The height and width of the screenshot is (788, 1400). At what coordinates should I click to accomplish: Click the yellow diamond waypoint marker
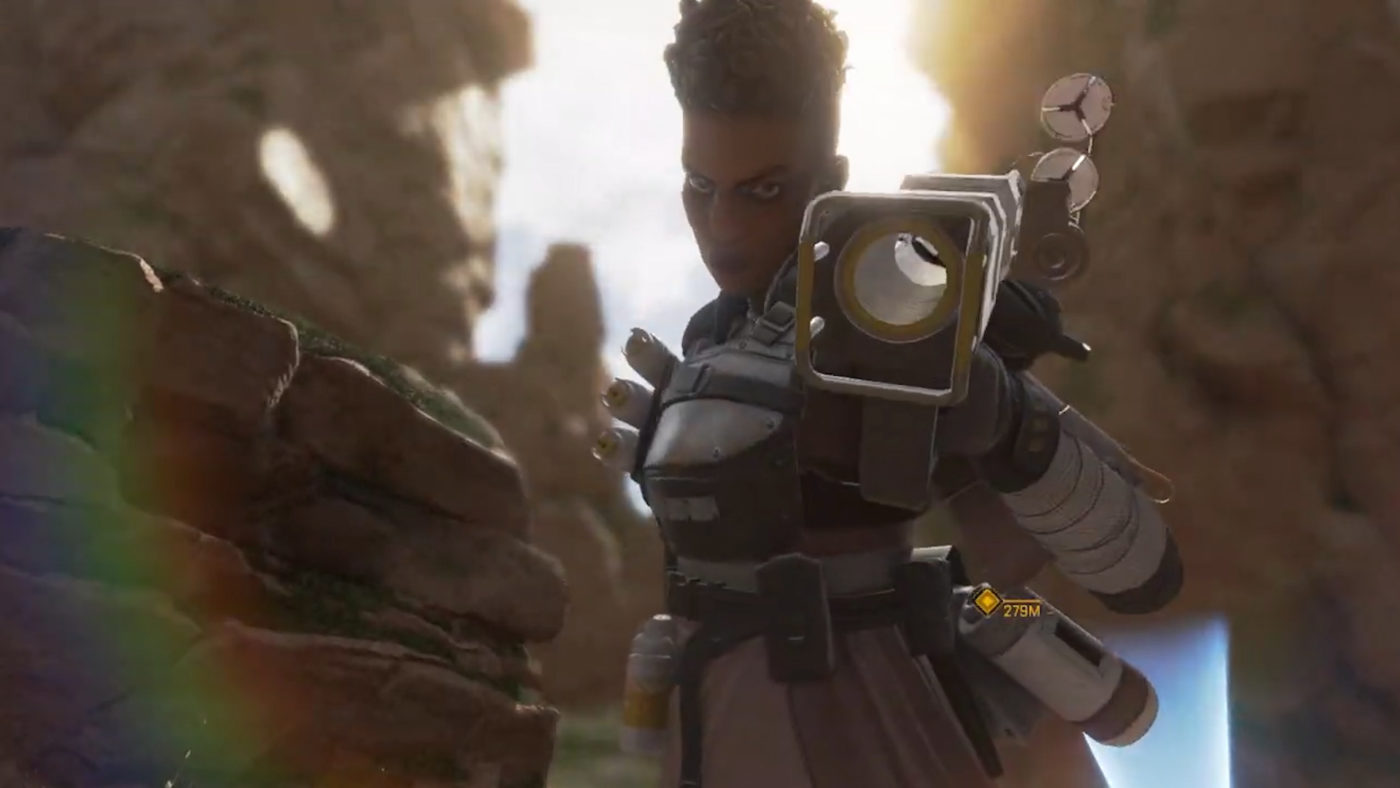coord(987,601)
